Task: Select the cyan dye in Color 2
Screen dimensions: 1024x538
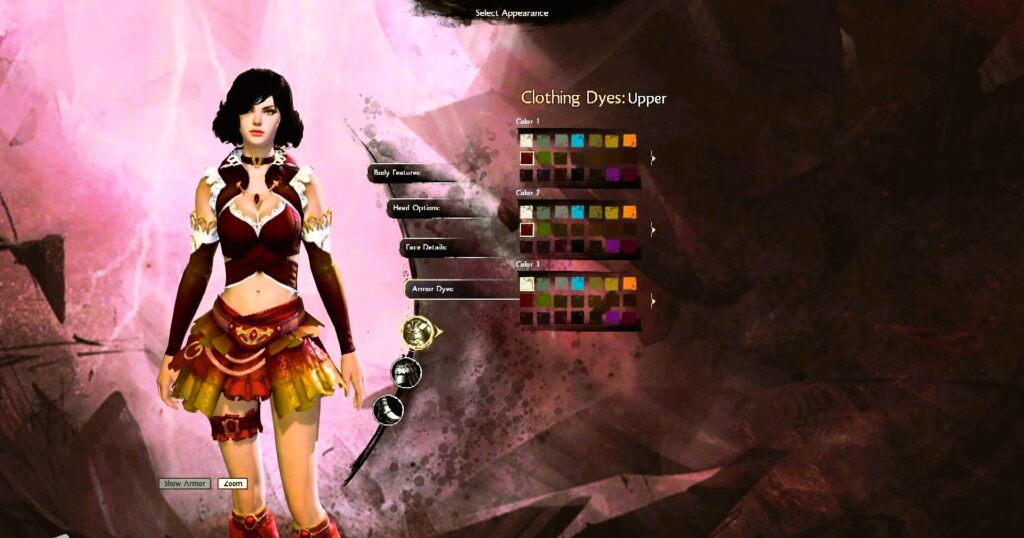Action: coord(577,212)
